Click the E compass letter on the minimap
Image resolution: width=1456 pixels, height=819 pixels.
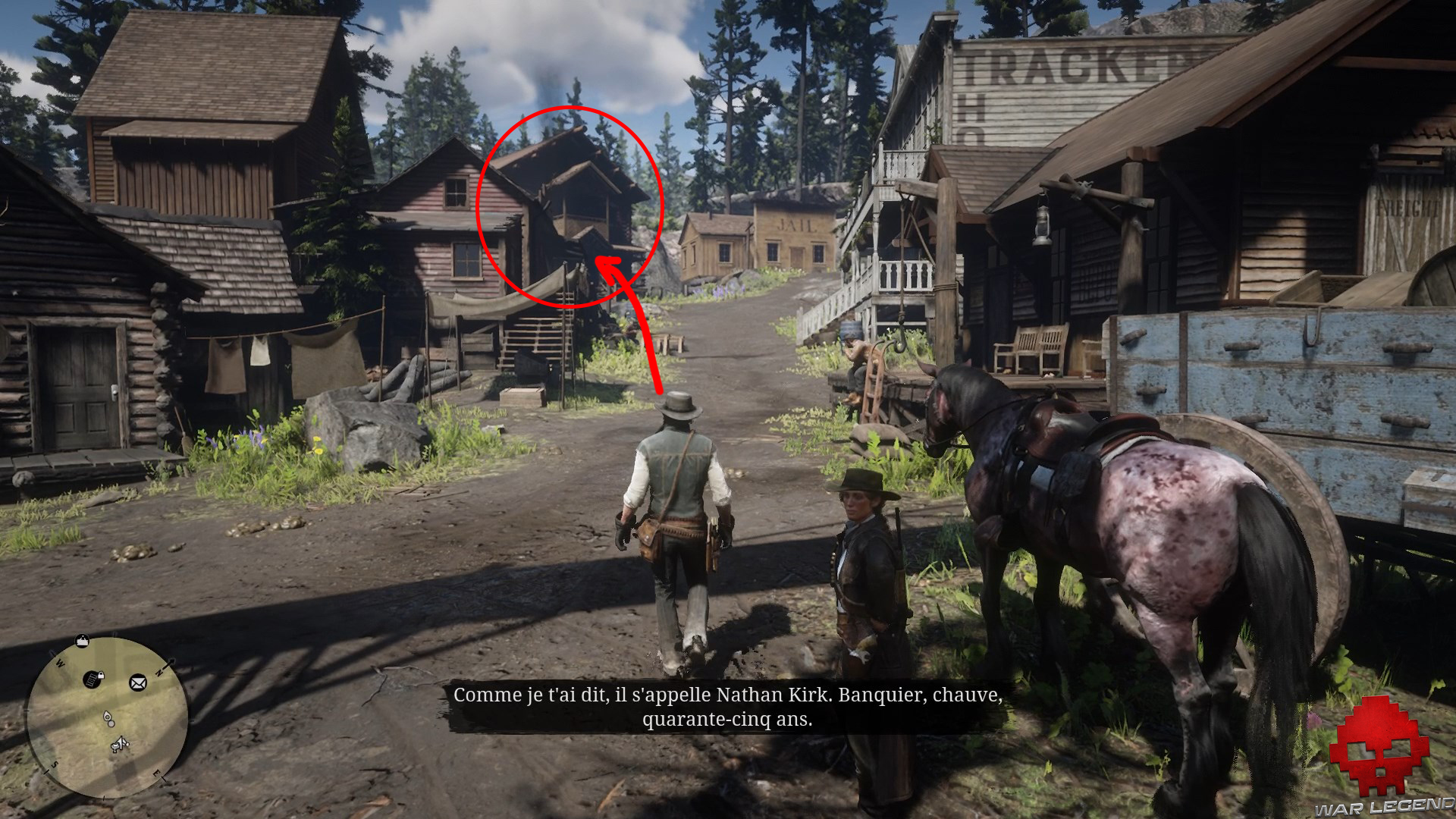click(157, 773)
